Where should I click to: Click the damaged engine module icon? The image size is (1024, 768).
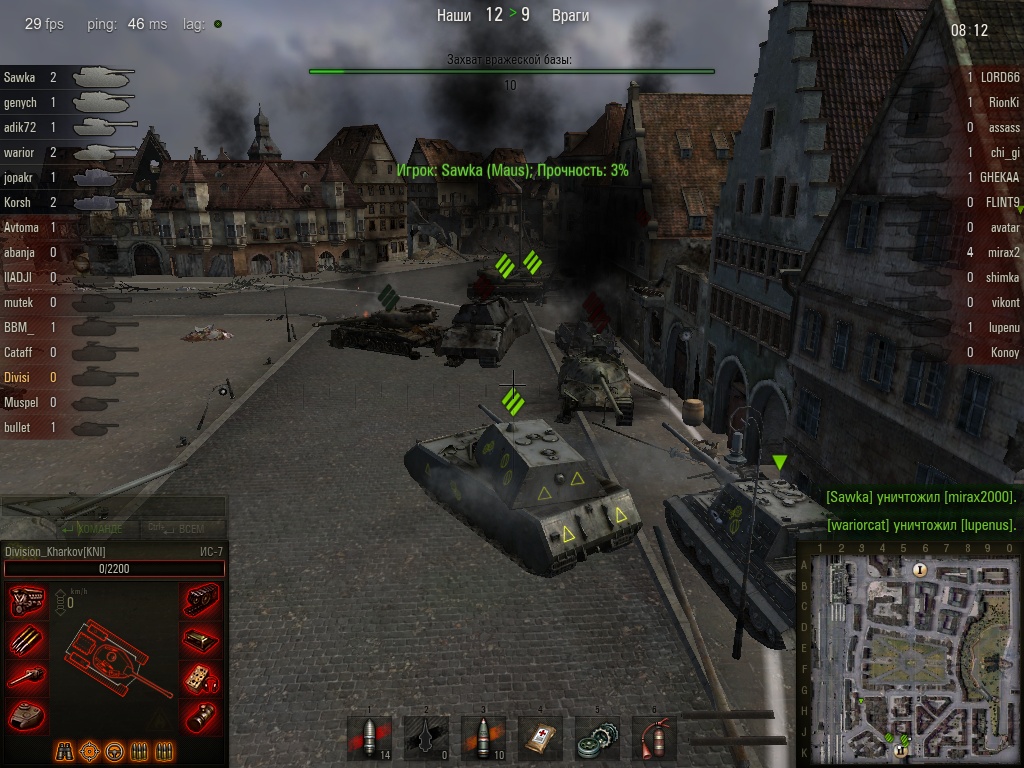click(x=26, y=600)
